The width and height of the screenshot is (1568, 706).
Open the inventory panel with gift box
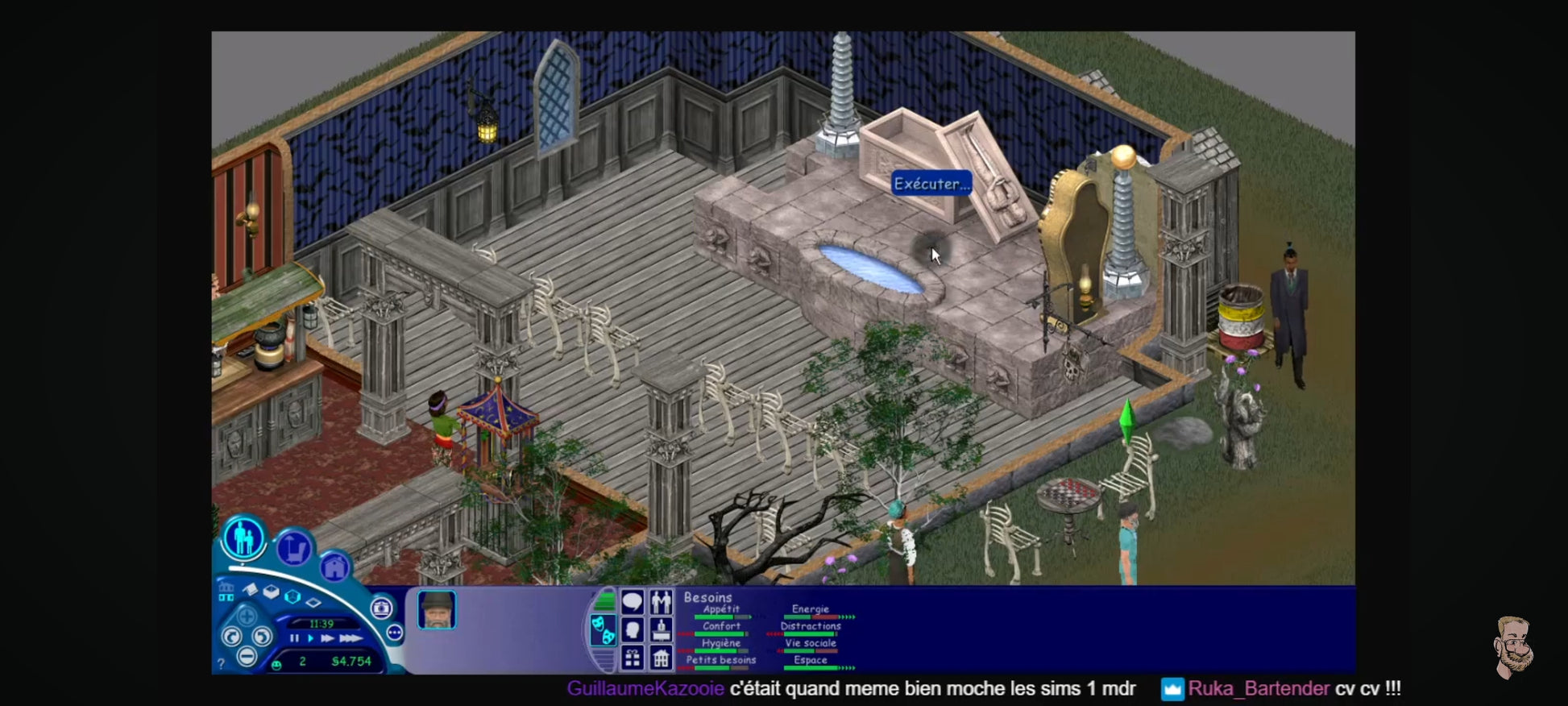coord(633,658)
